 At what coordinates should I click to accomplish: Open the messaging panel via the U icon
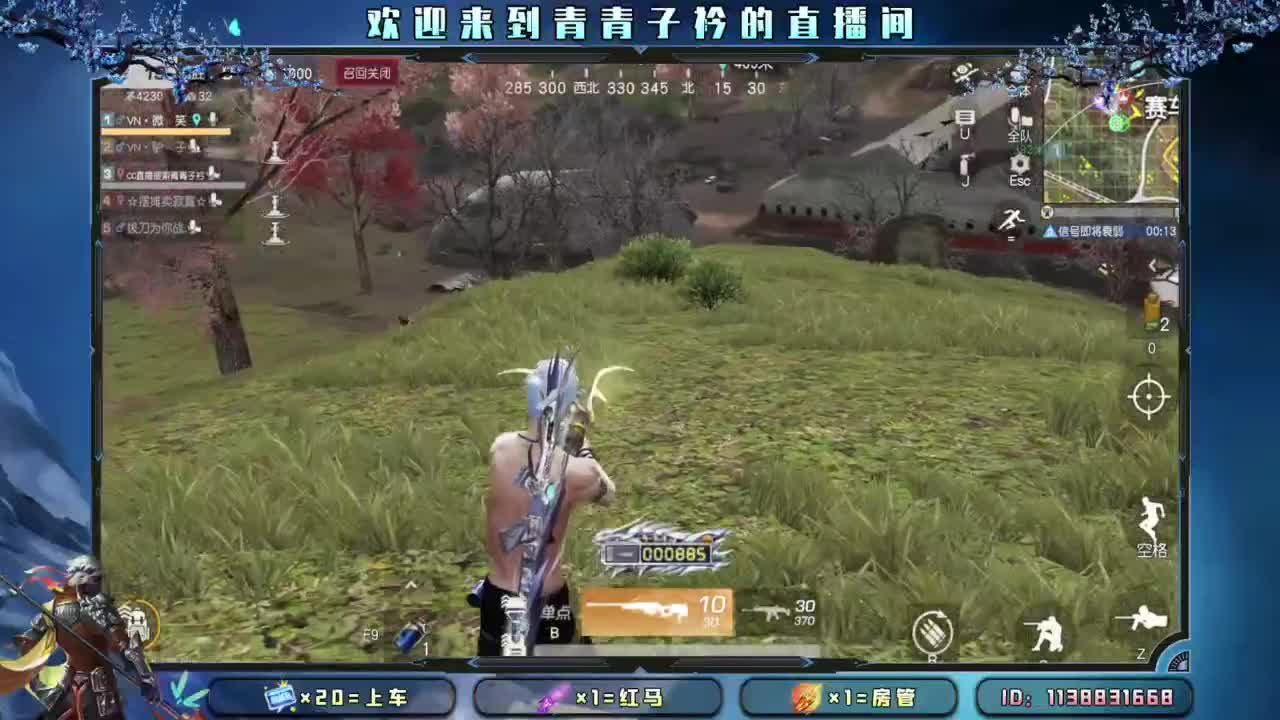968,120
